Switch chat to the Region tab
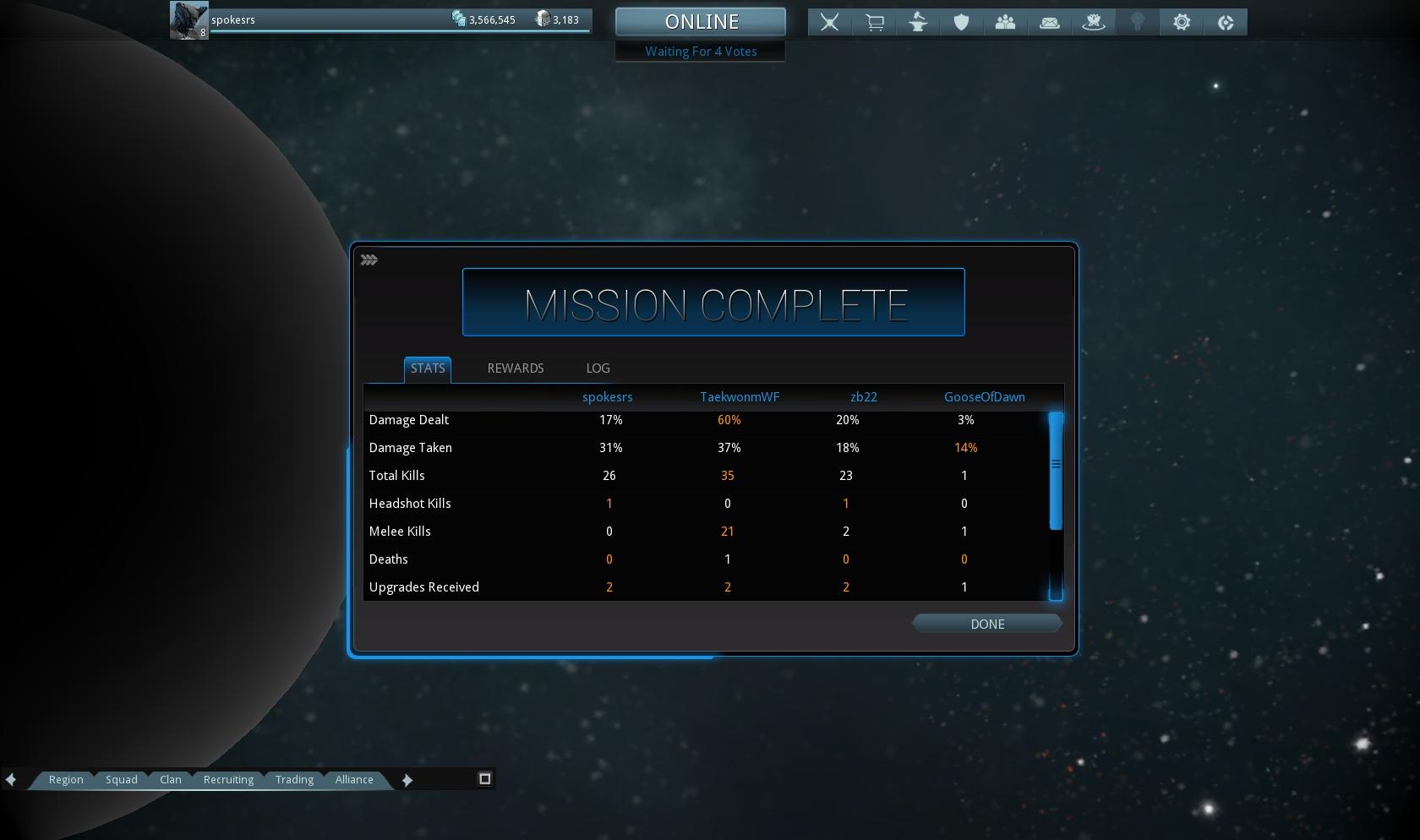1420x840 pixels. pos(66,779)
